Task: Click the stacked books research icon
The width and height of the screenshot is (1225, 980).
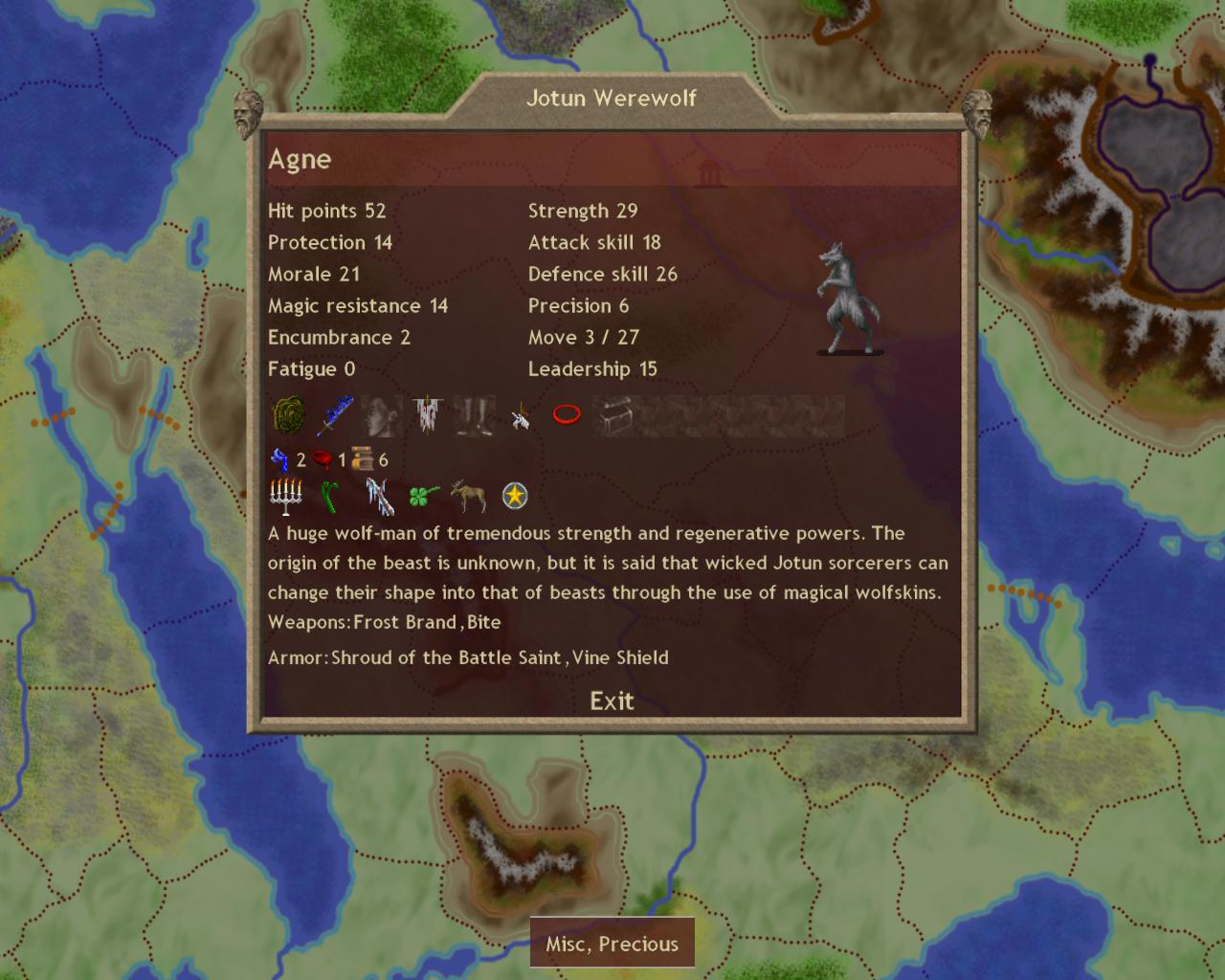Action: tap(362, 459)
